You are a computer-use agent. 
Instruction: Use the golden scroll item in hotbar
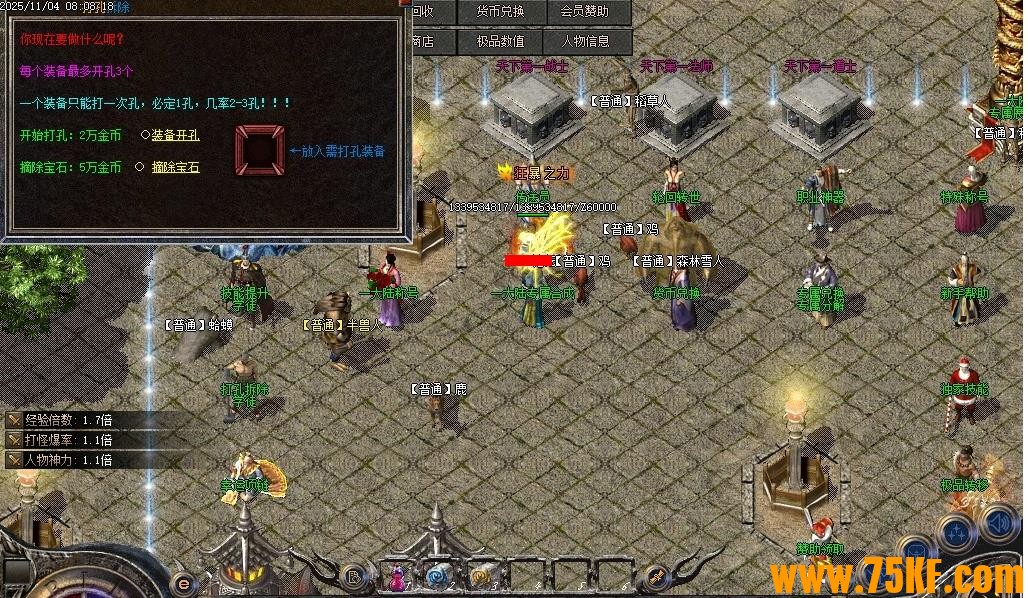pos(480,577)
